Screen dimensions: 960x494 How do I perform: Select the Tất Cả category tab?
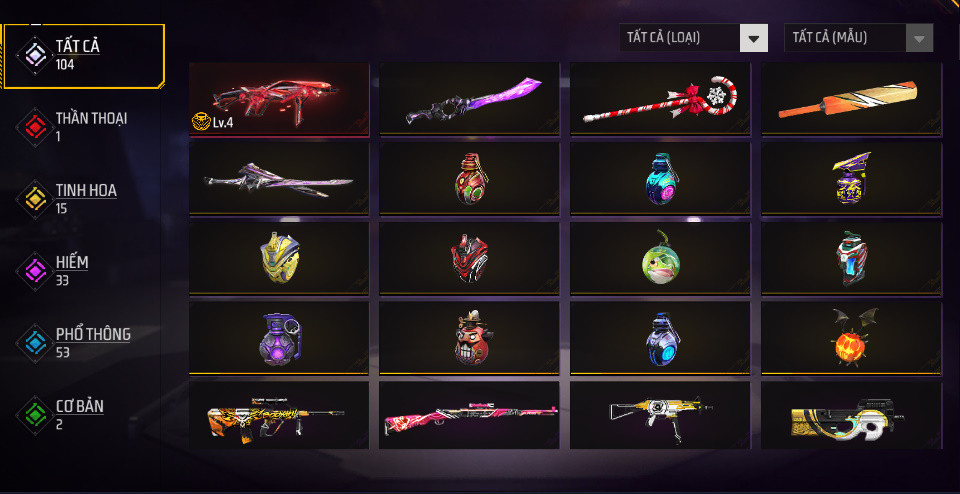click(x=83, y=55)
